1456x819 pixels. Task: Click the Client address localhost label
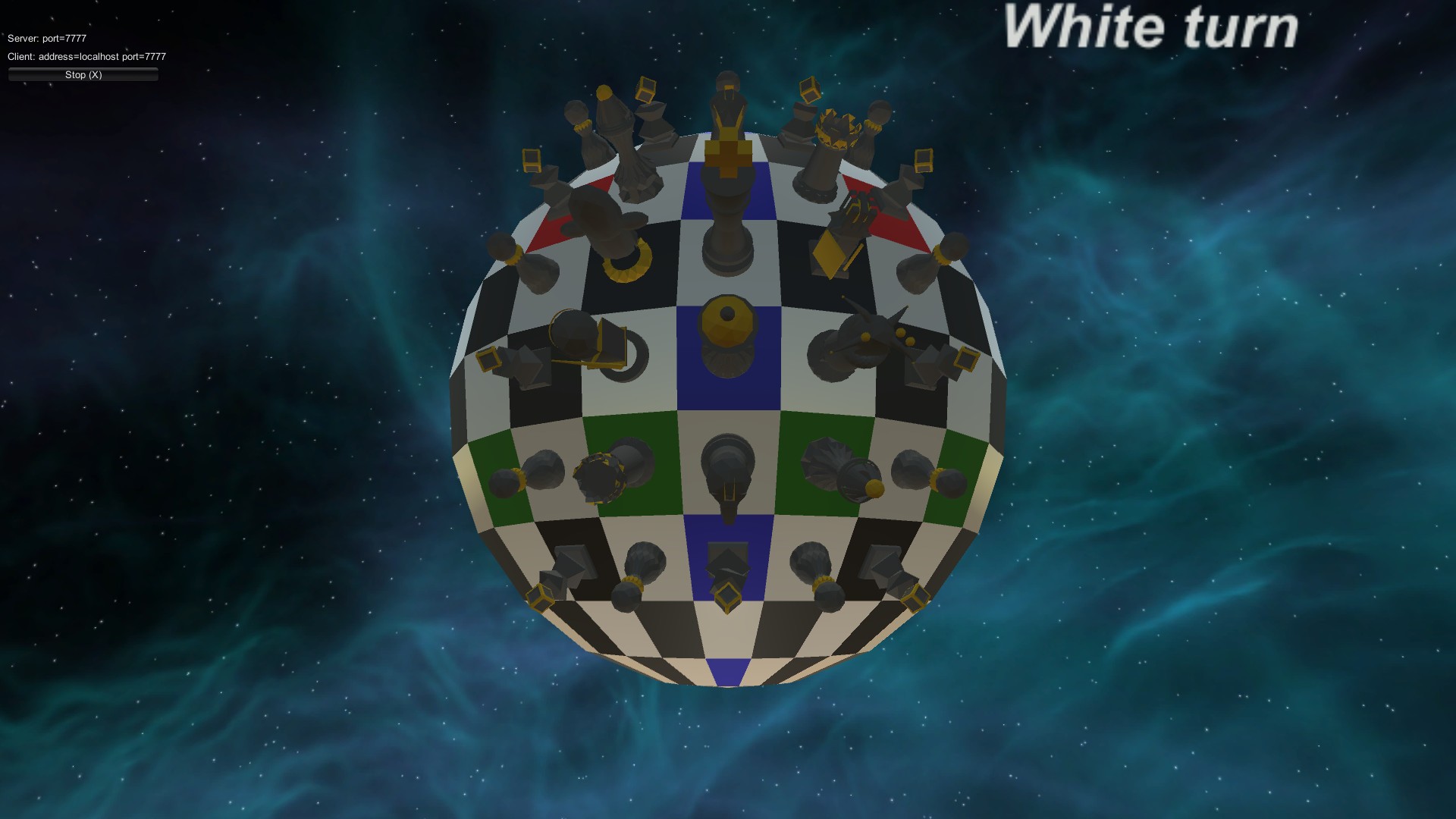(86, 56)
